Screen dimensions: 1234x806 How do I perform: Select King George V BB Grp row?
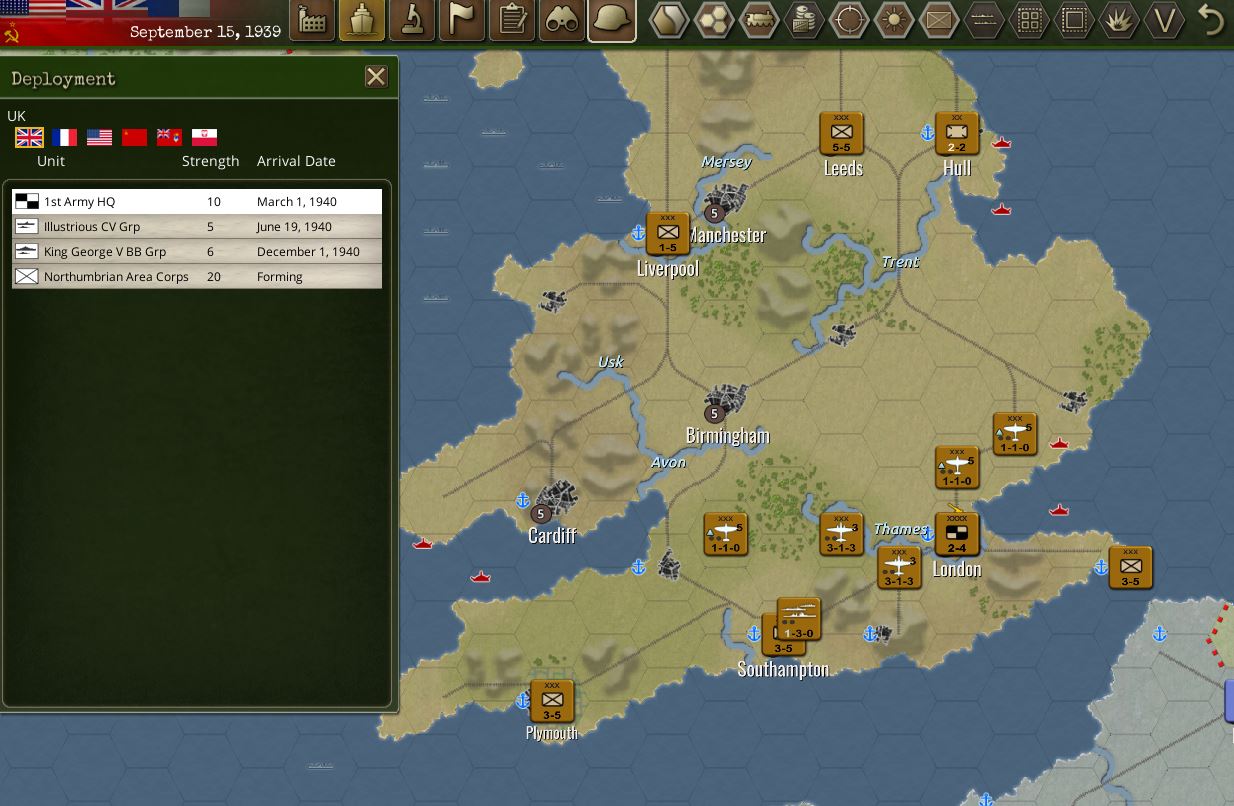[197, 252]
